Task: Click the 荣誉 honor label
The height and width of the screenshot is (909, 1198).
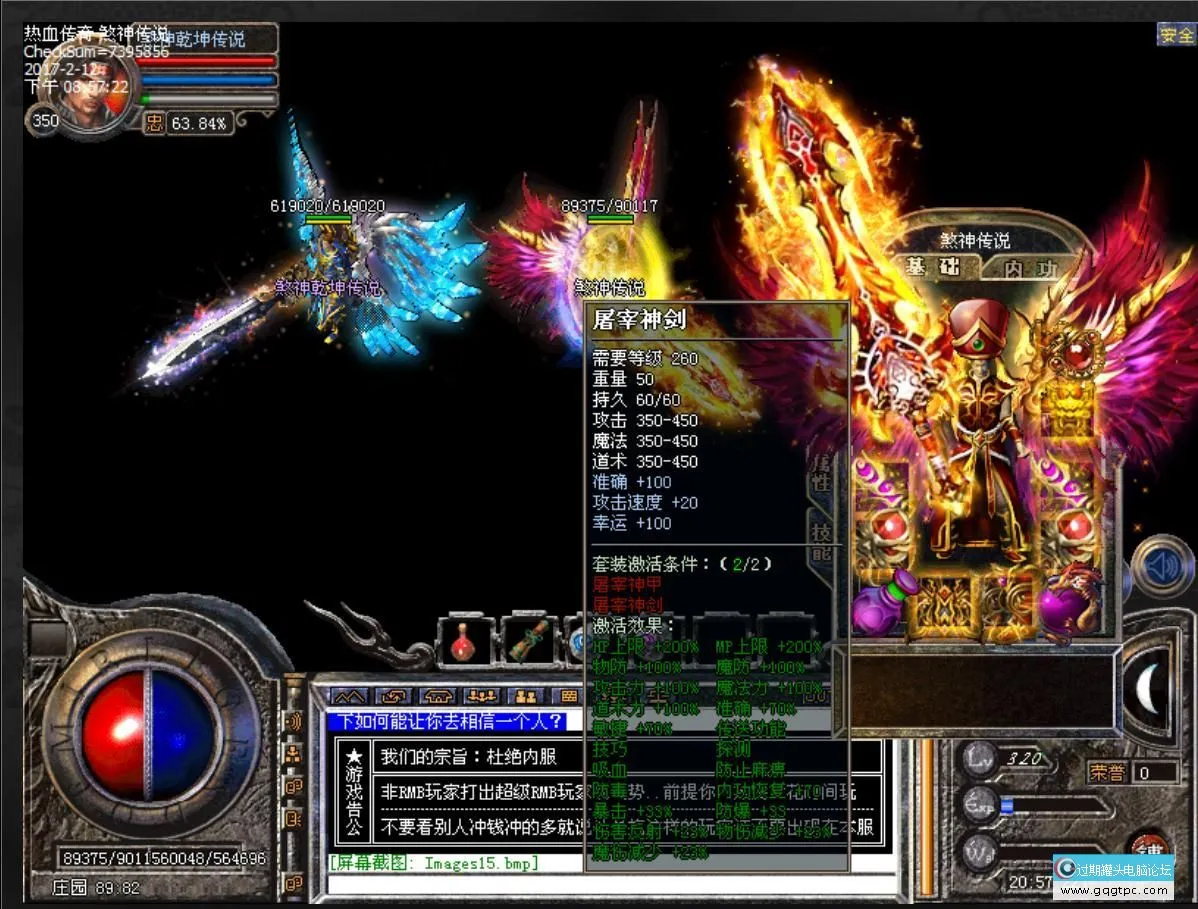Action: click(1109, 772)
